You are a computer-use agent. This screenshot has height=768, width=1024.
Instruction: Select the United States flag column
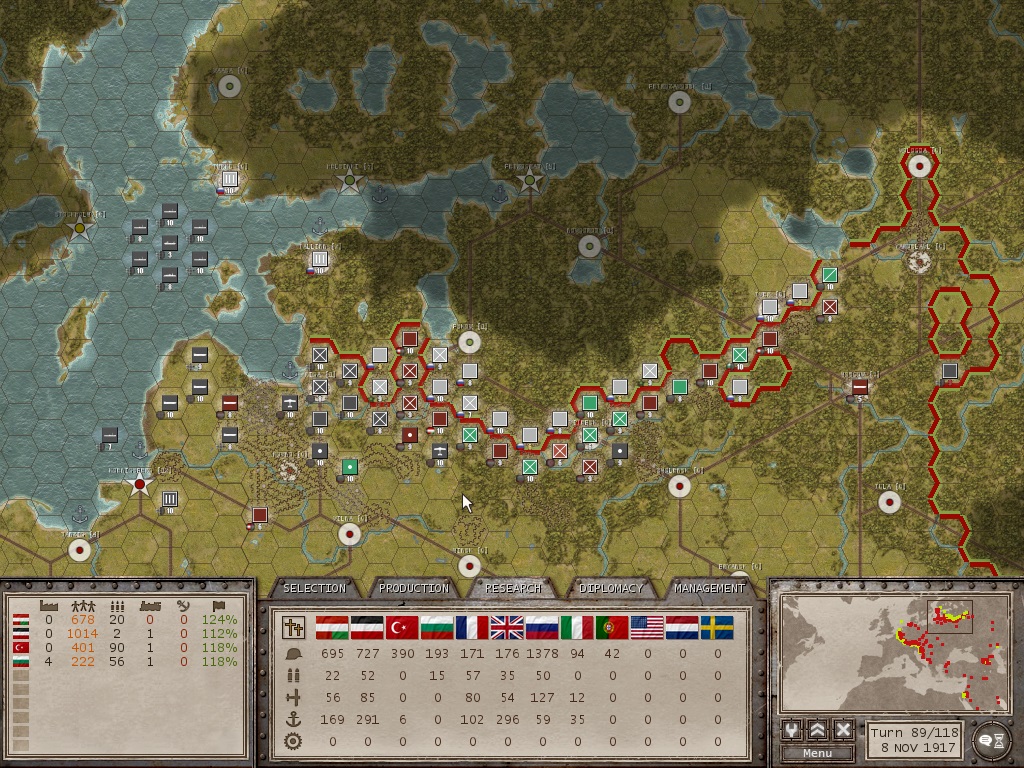[647, 628]
